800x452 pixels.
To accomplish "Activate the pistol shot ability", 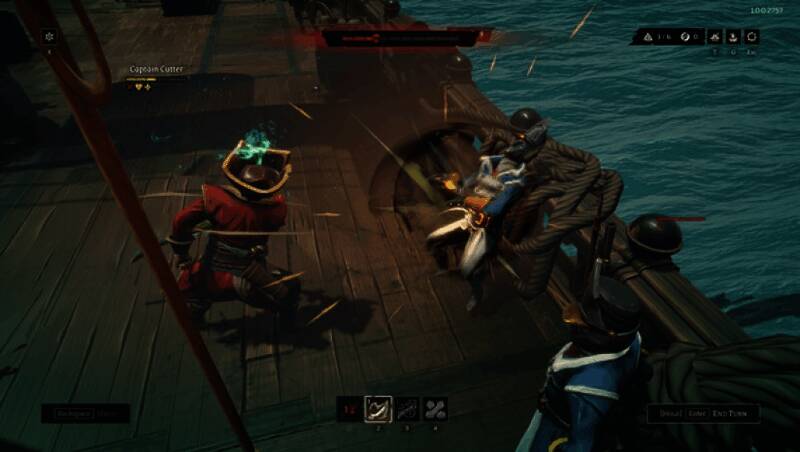I will (x=407, y=408).
